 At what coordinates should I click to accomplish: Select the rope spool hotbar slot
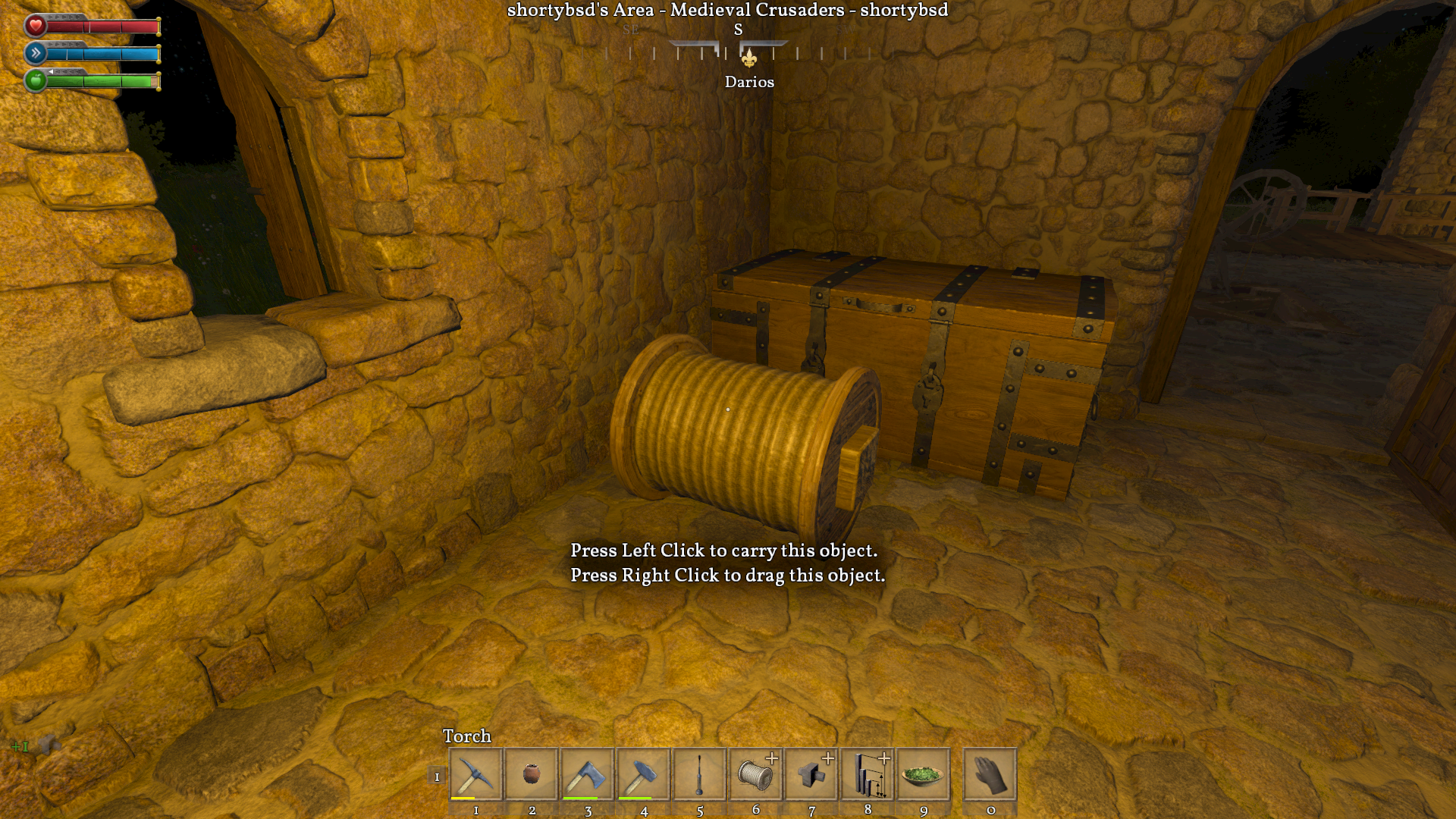click(x=755, y=774)
